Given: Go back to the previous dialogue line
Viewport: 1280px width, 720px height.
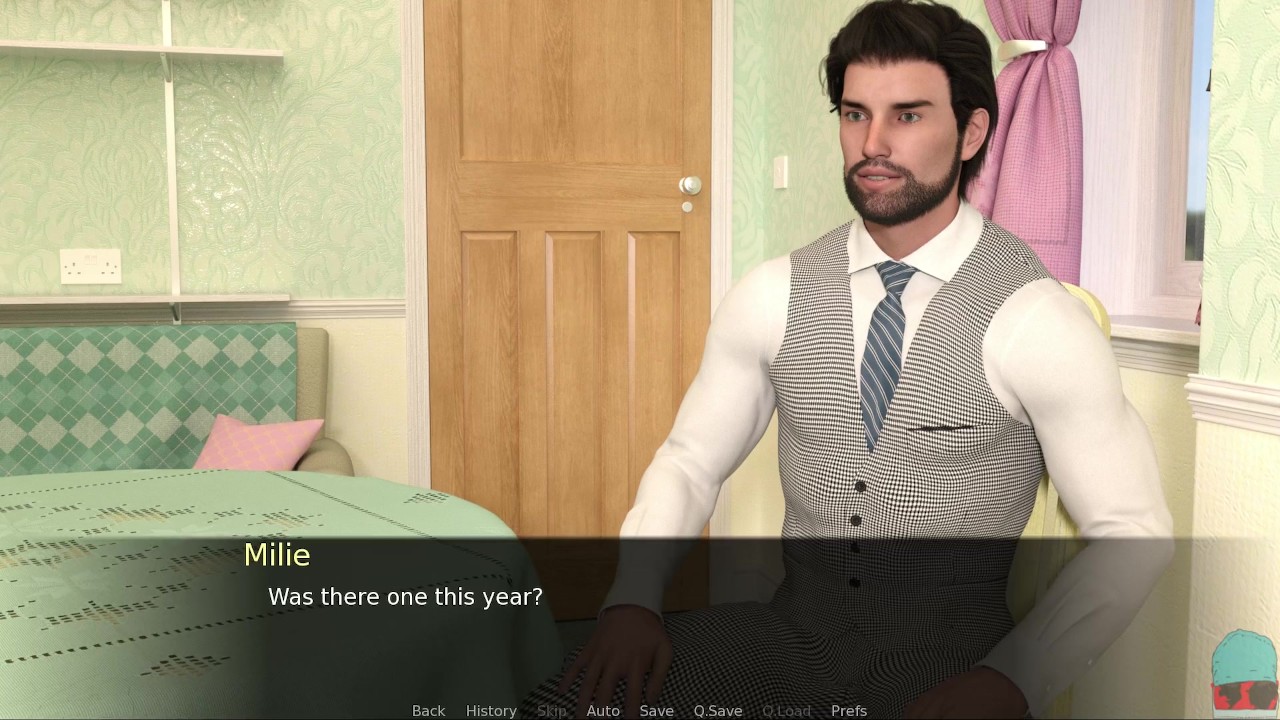Looking at the screenshot, I should pos(428,710).
